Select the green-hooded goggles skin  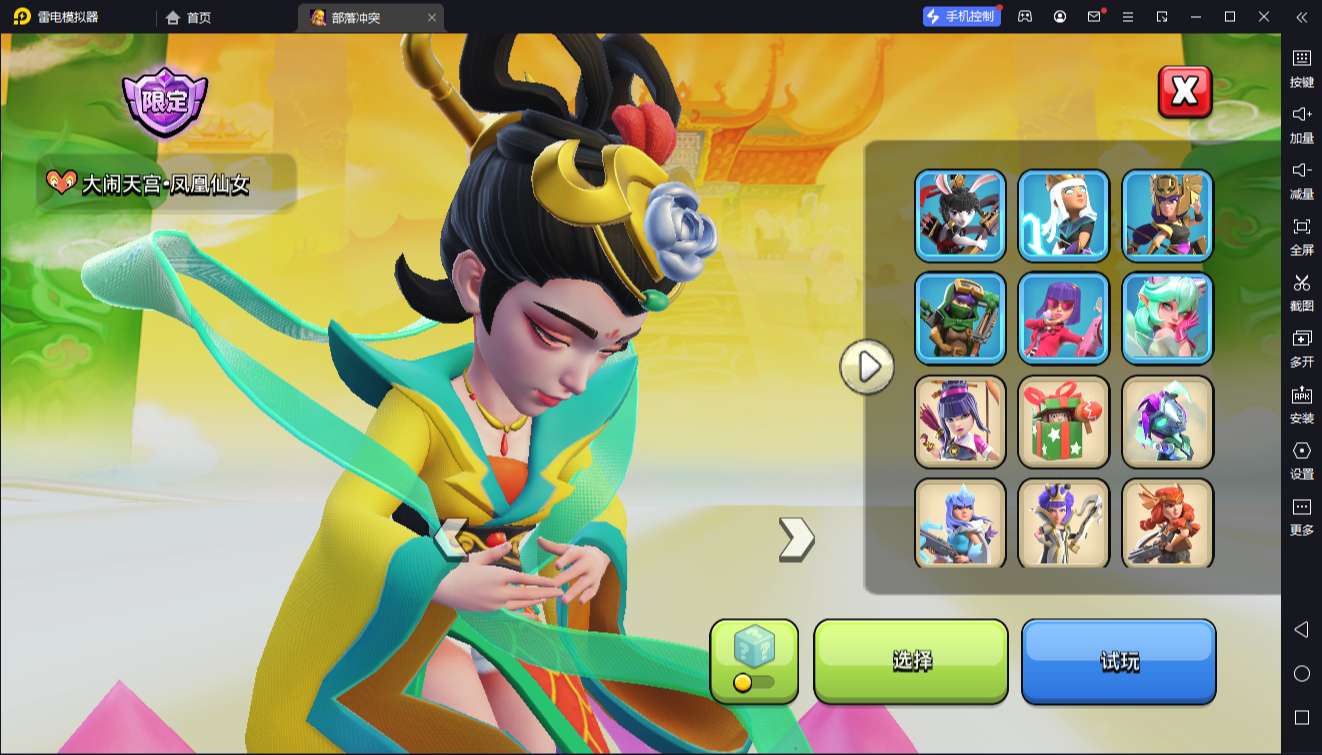[x=960, y=318]
